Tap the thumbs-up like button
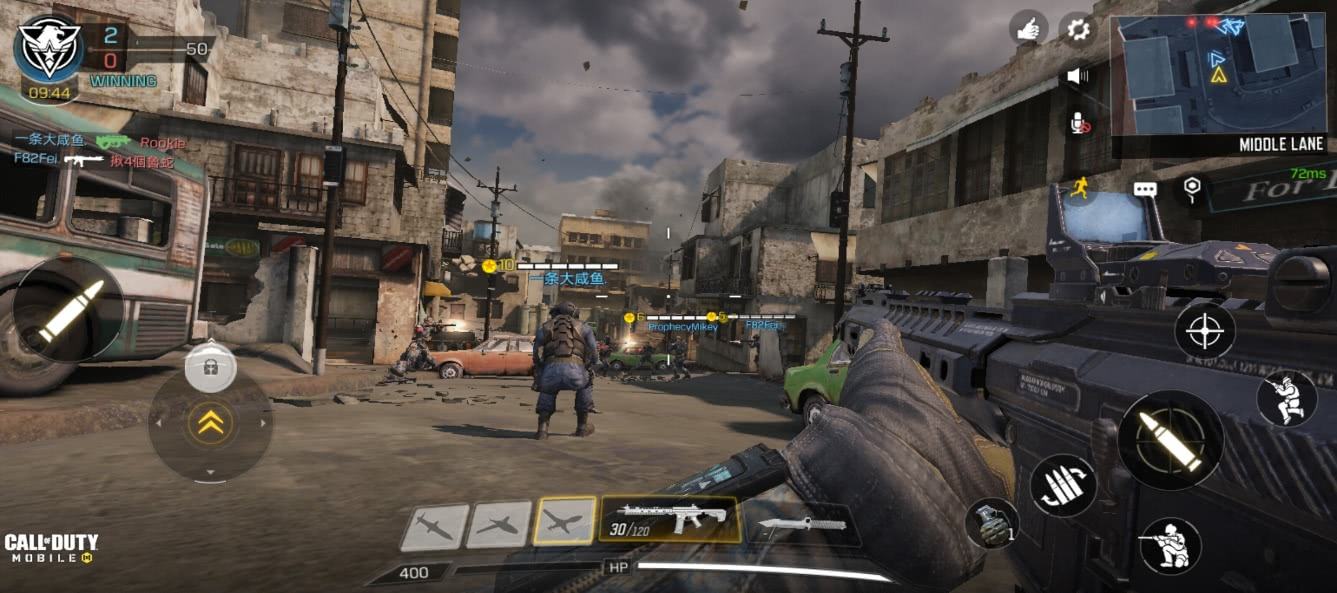 point(1028,29)
